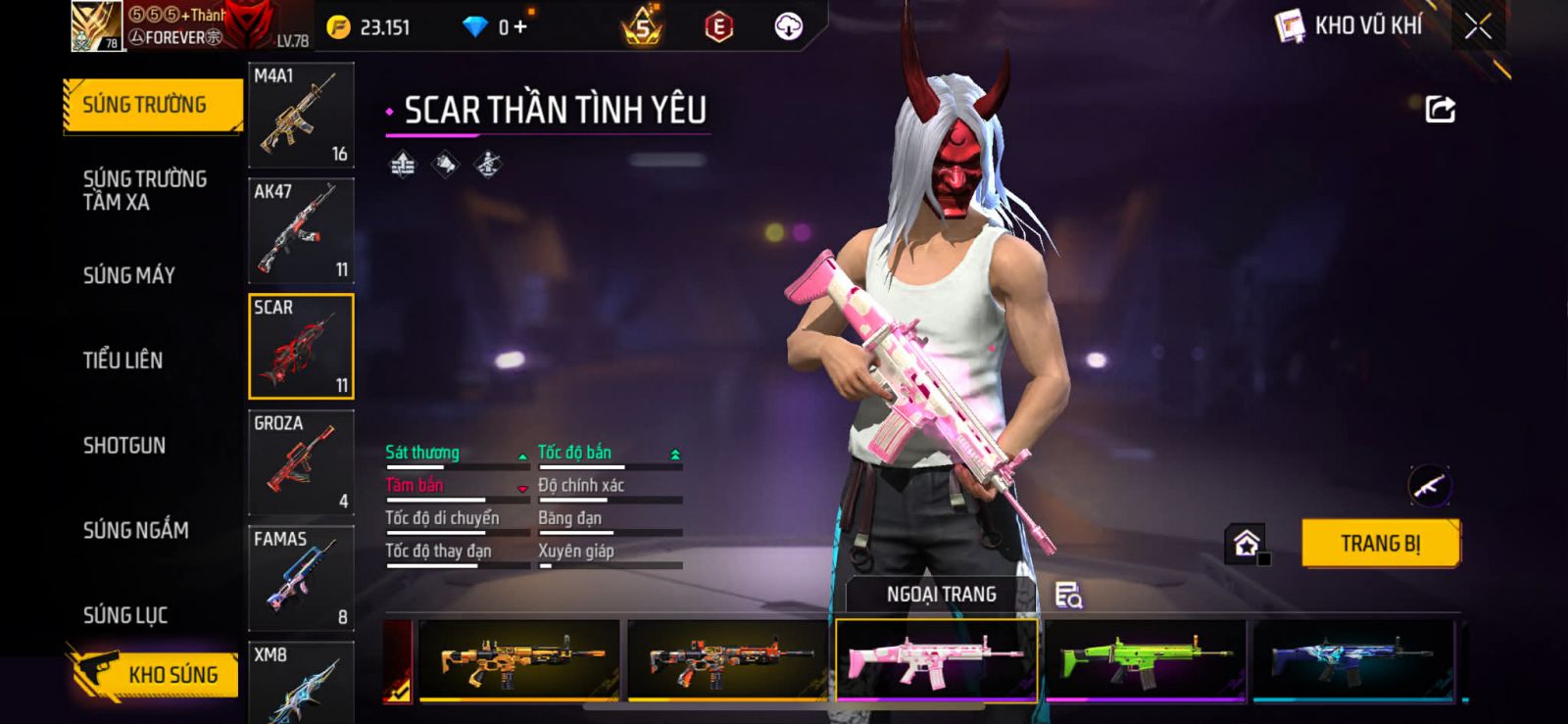Close the weapon armory screen

(1478, 26)
